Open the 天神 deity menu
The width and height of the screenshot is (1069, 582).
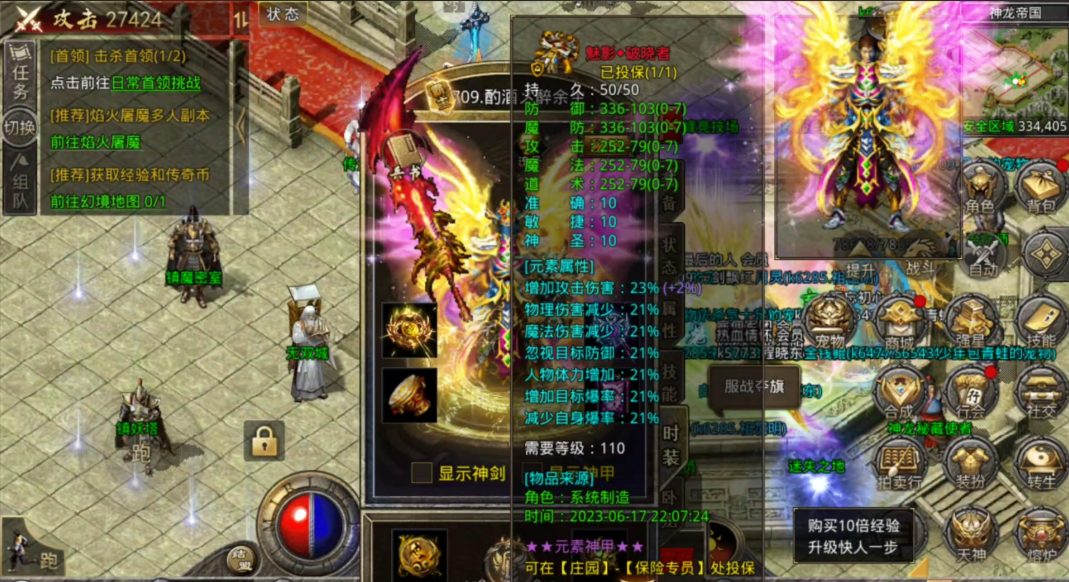968,532
